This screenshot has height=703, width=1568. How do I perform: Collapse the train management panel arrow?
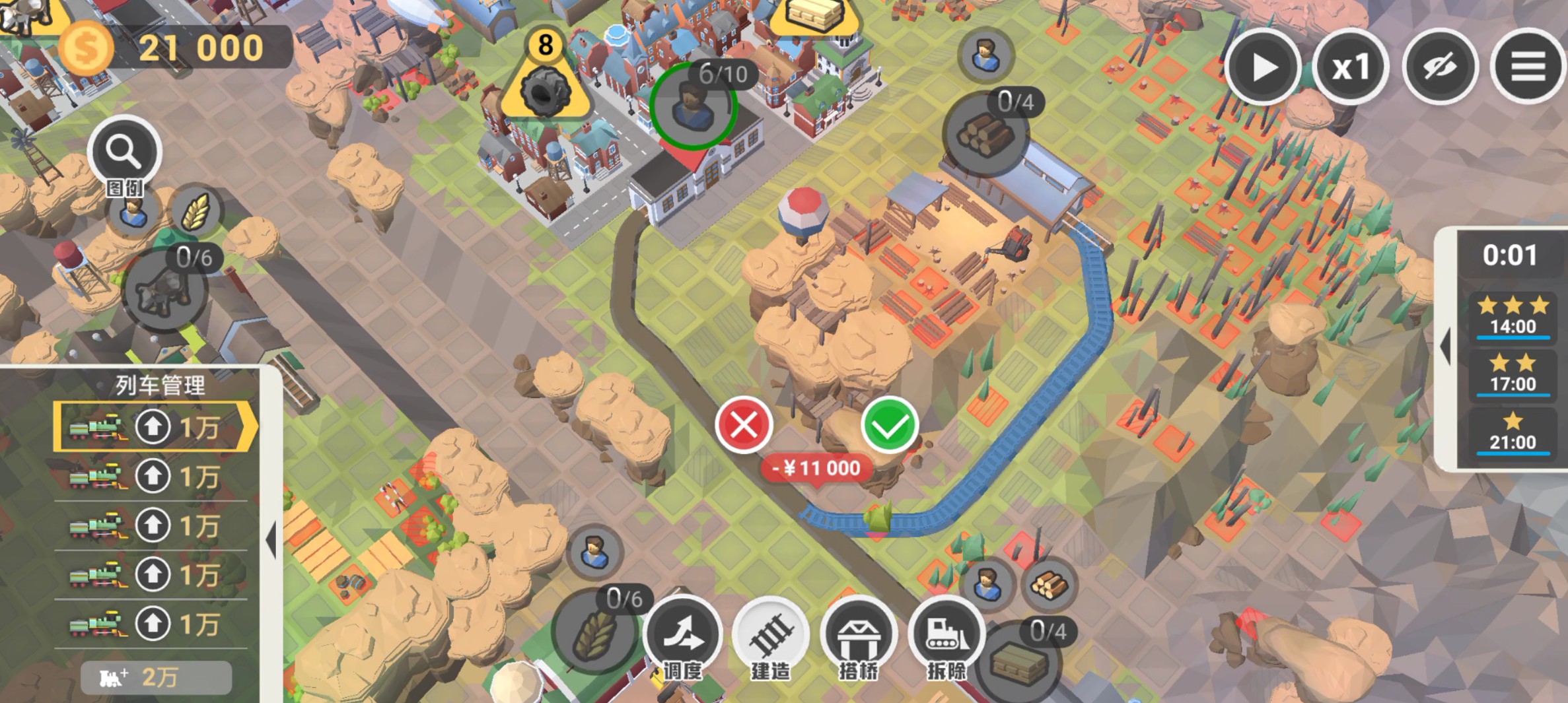click(271, 540)
